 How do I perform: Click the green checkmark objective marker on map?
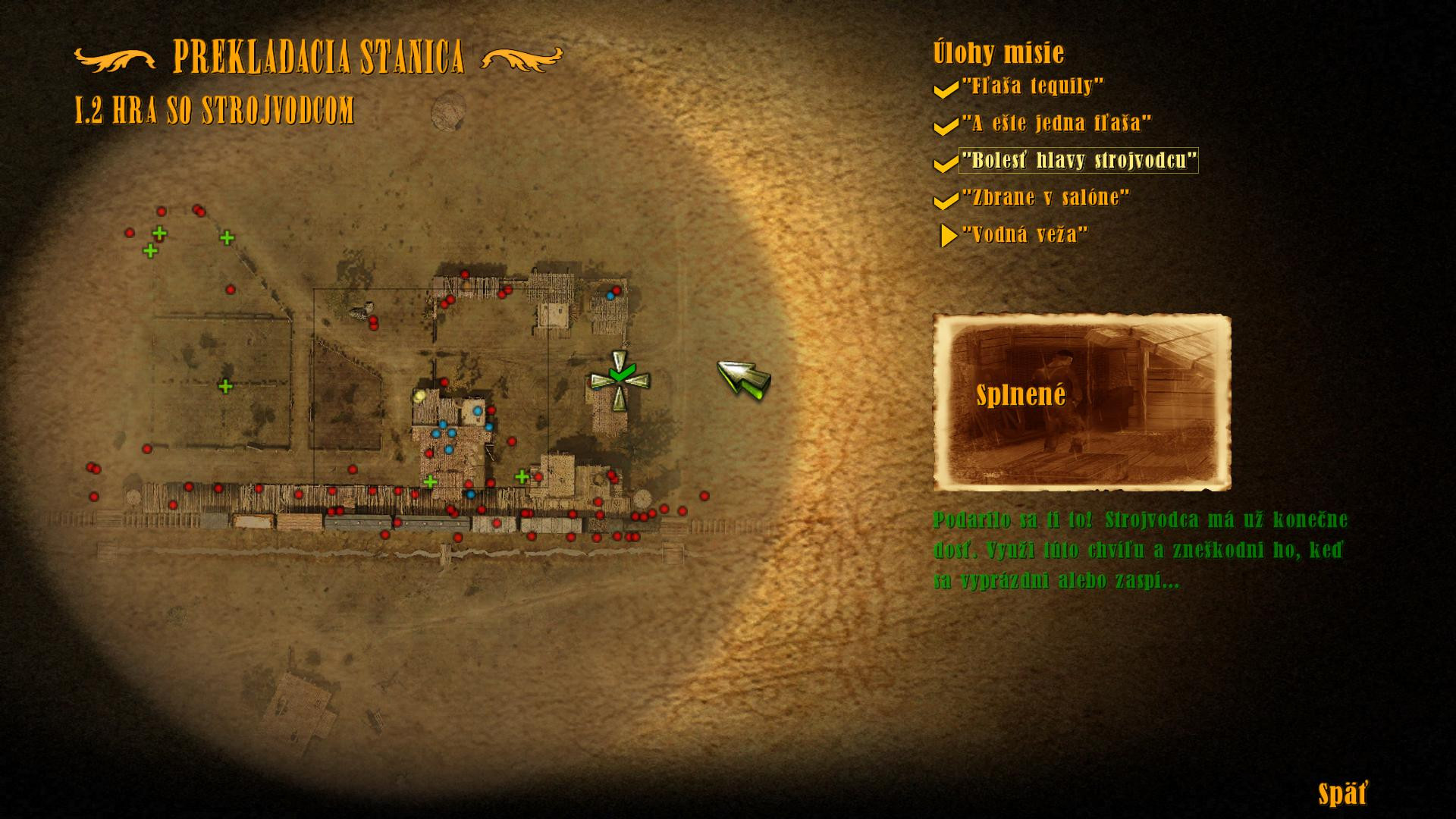pyautogui.click(x=620, y=374)
